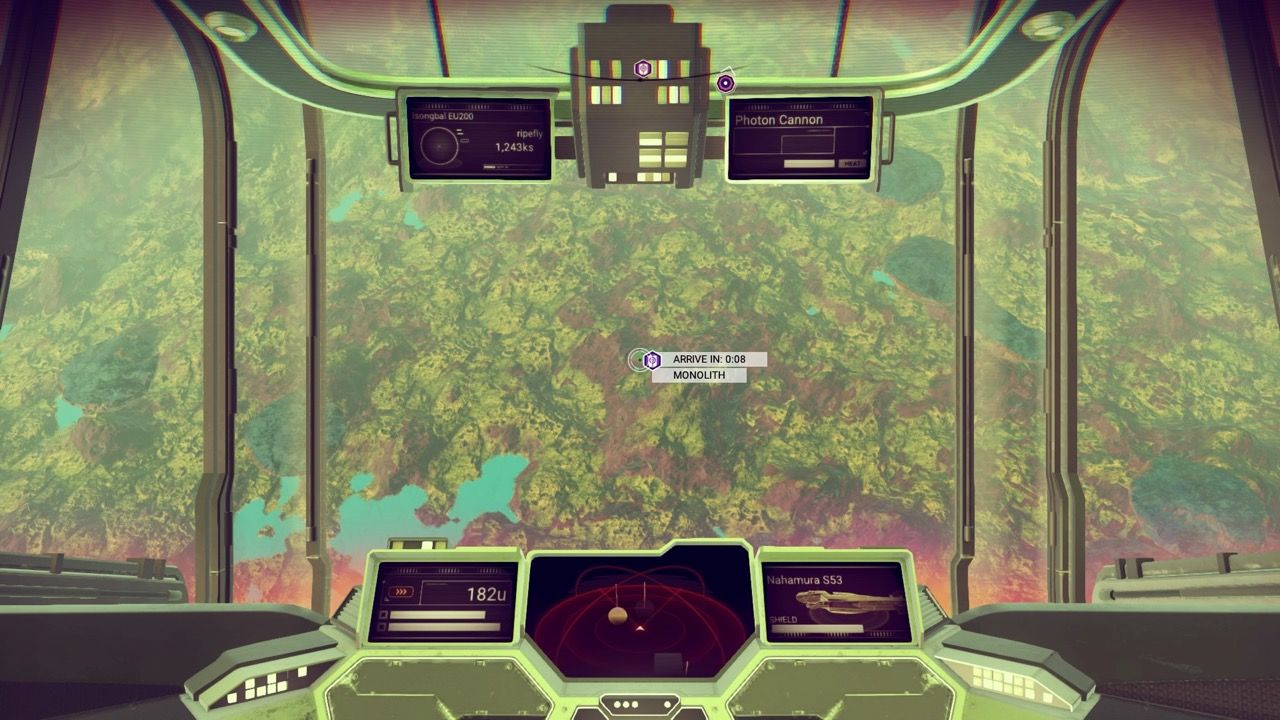Select the Nahamura S53 ship silhouette
The image size is (1280, 720).
[847, 601]
